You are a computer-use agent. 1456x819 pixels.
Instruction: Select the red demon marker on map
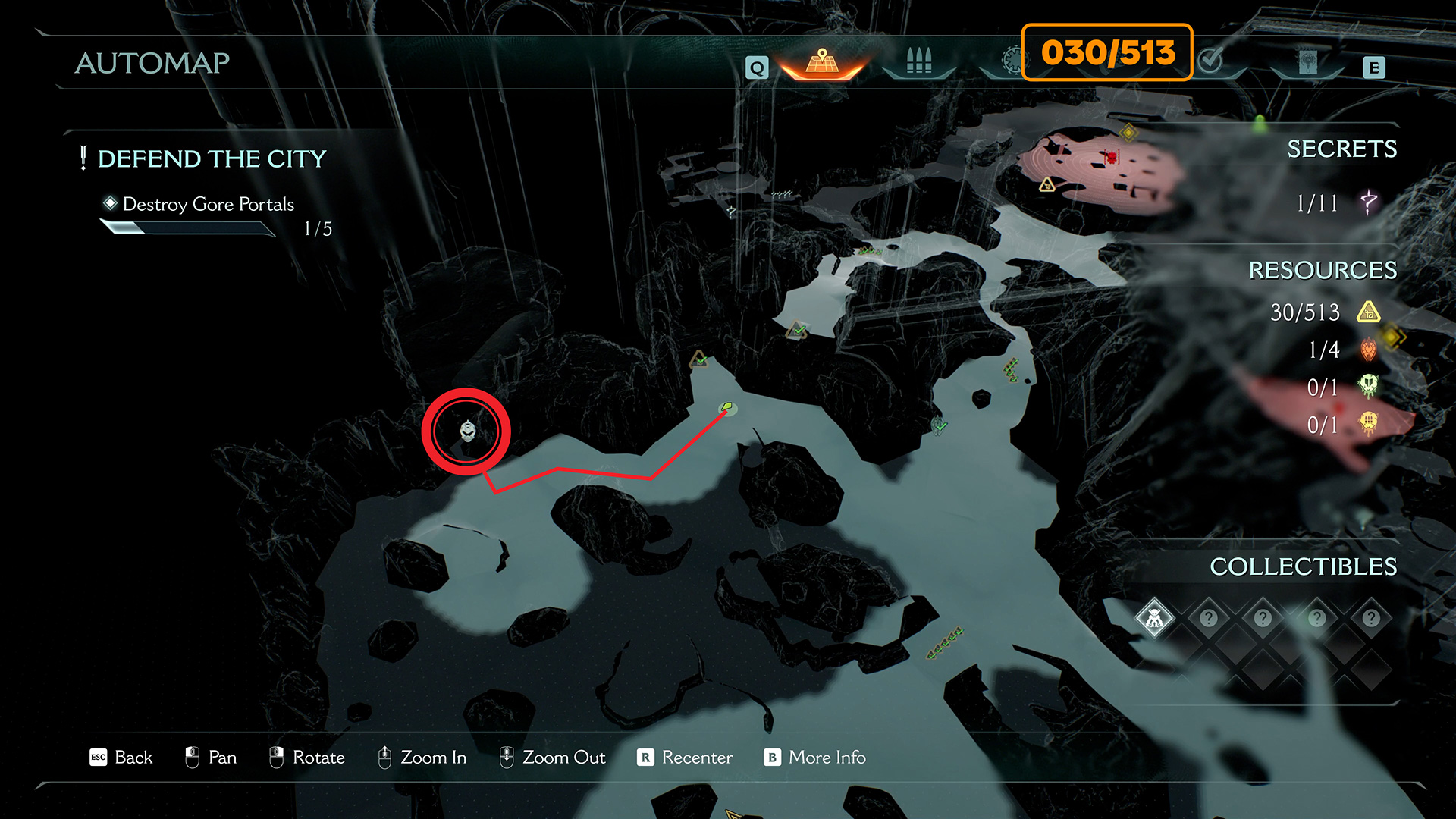pos(1112,157)
